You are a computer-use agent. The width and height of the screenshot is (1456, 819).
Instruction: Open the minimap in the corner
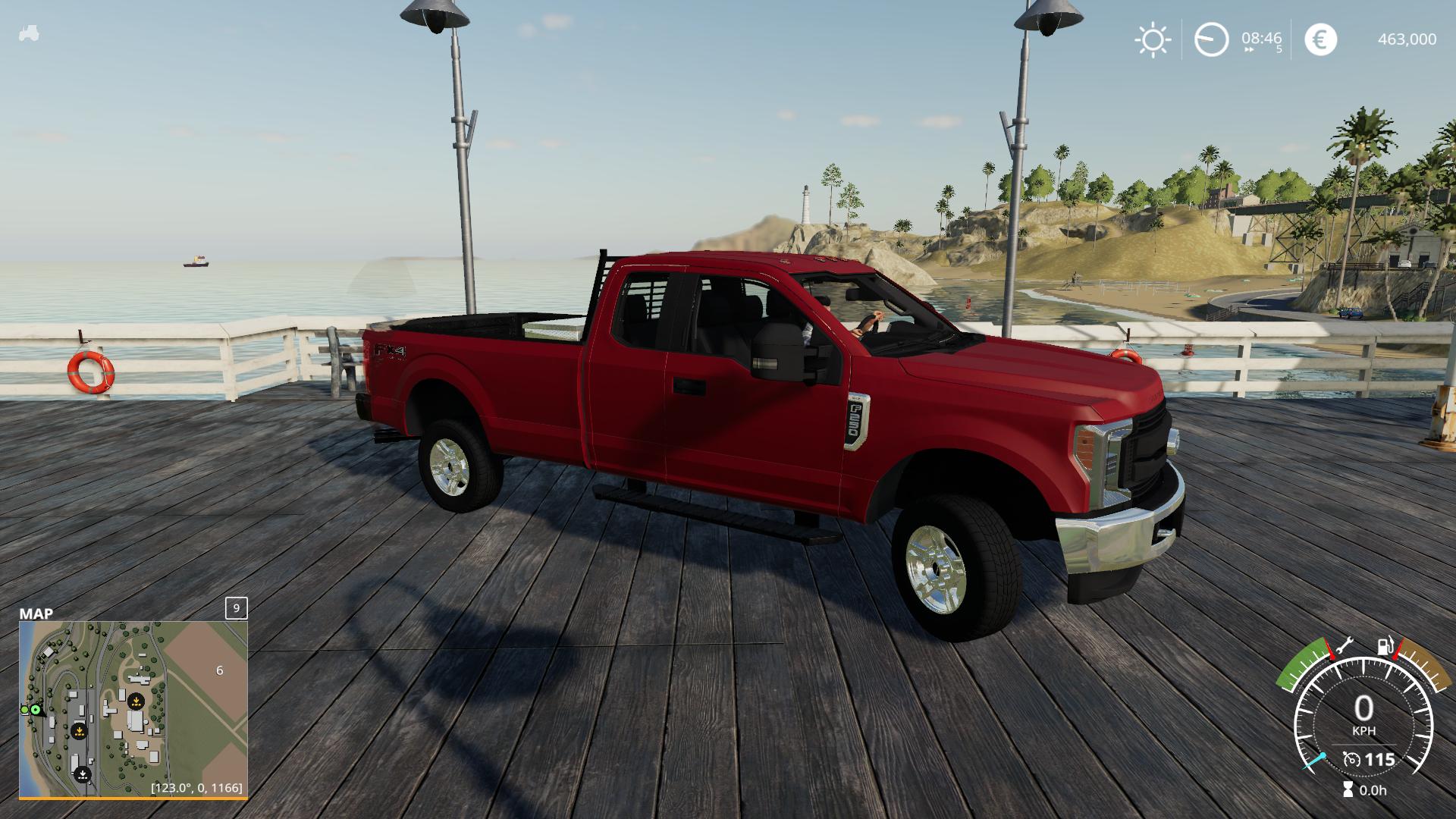[x=133, y=708]
